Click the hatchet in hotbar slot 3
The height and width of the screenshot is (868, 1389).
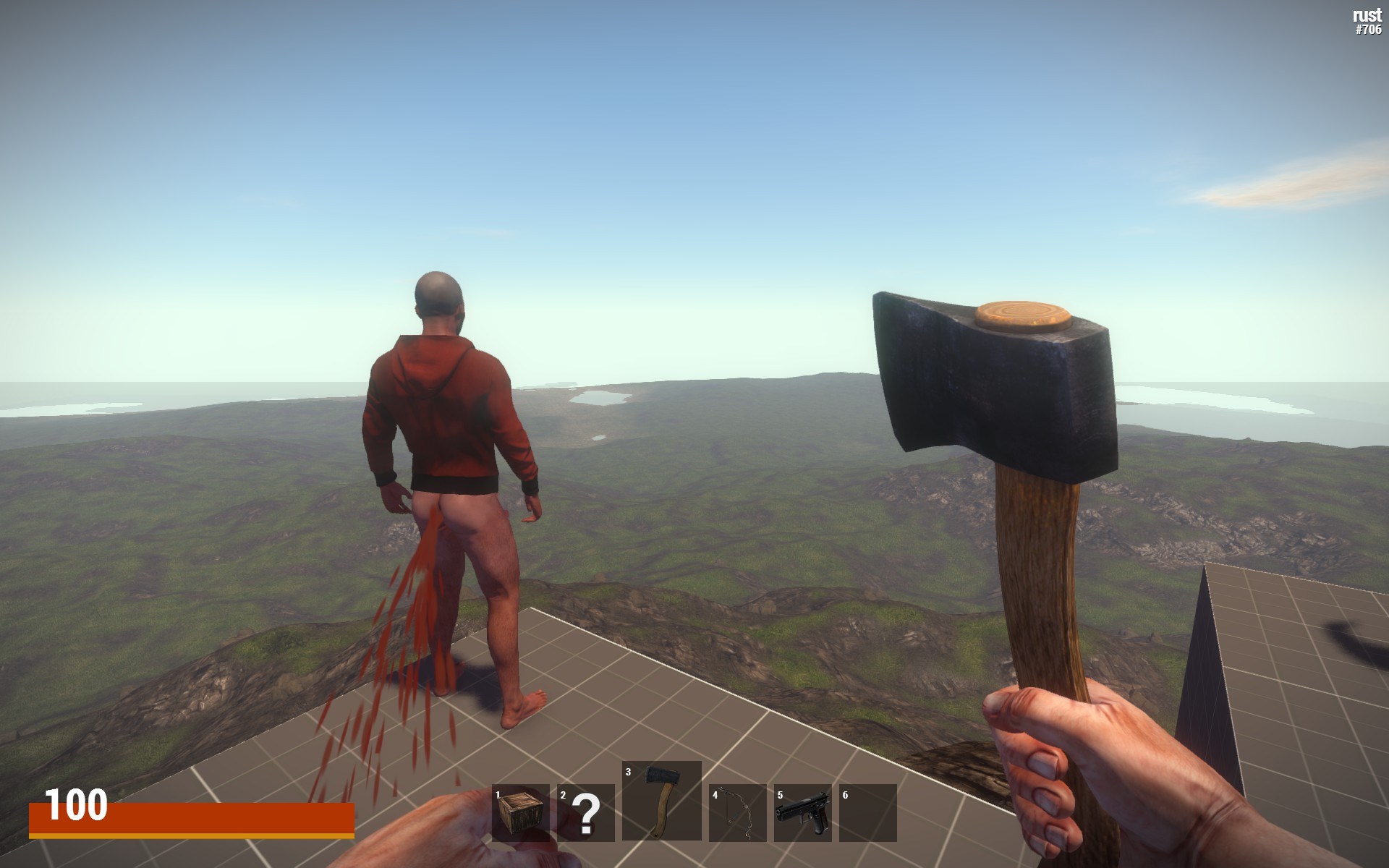point(661,800)
